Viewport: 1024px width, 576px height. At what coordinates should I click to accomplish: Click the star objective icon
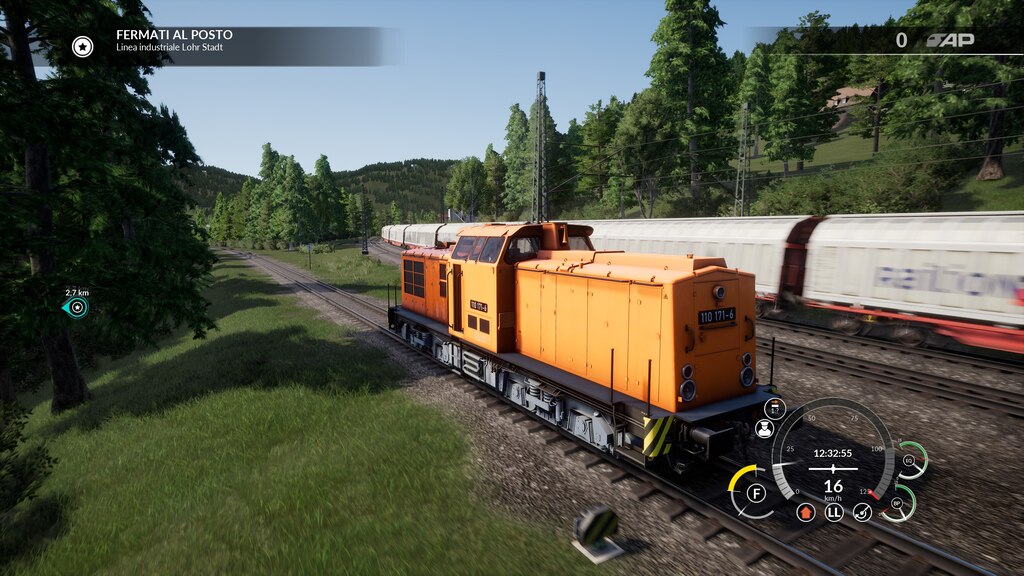pos(83,46)
